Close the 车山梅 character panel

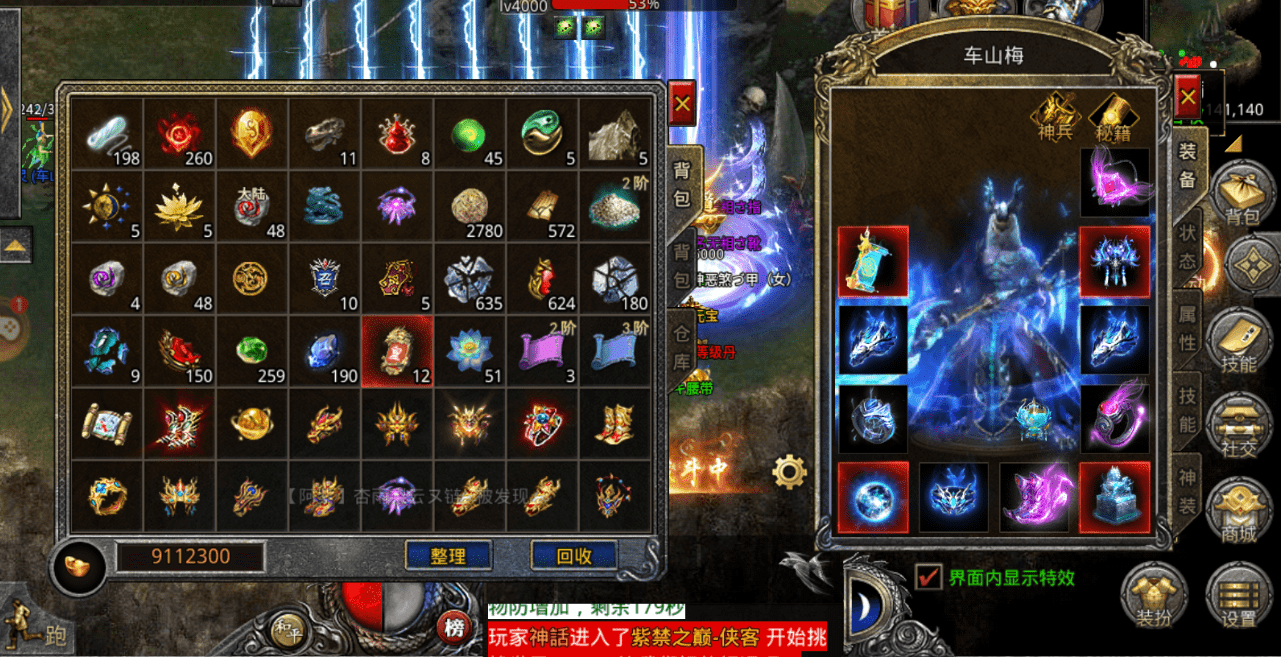(x=1187, y=98)
